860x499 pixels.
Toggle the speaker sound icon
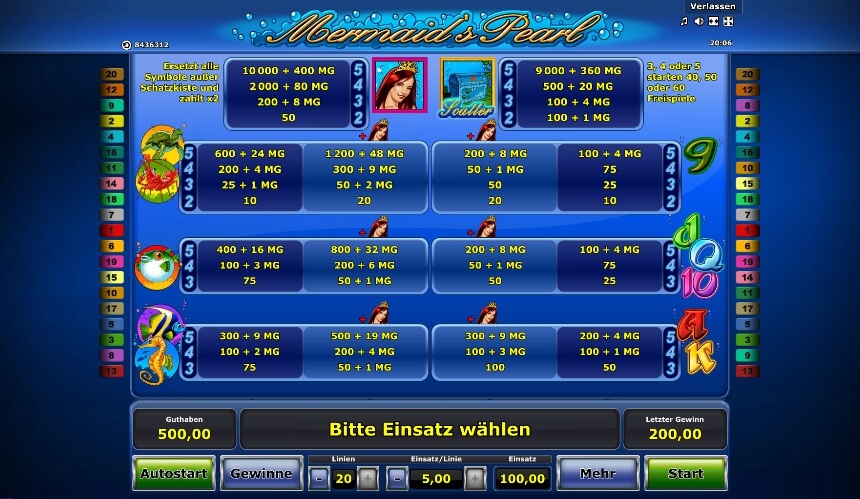pyautogui.click(x=698, y=21)
